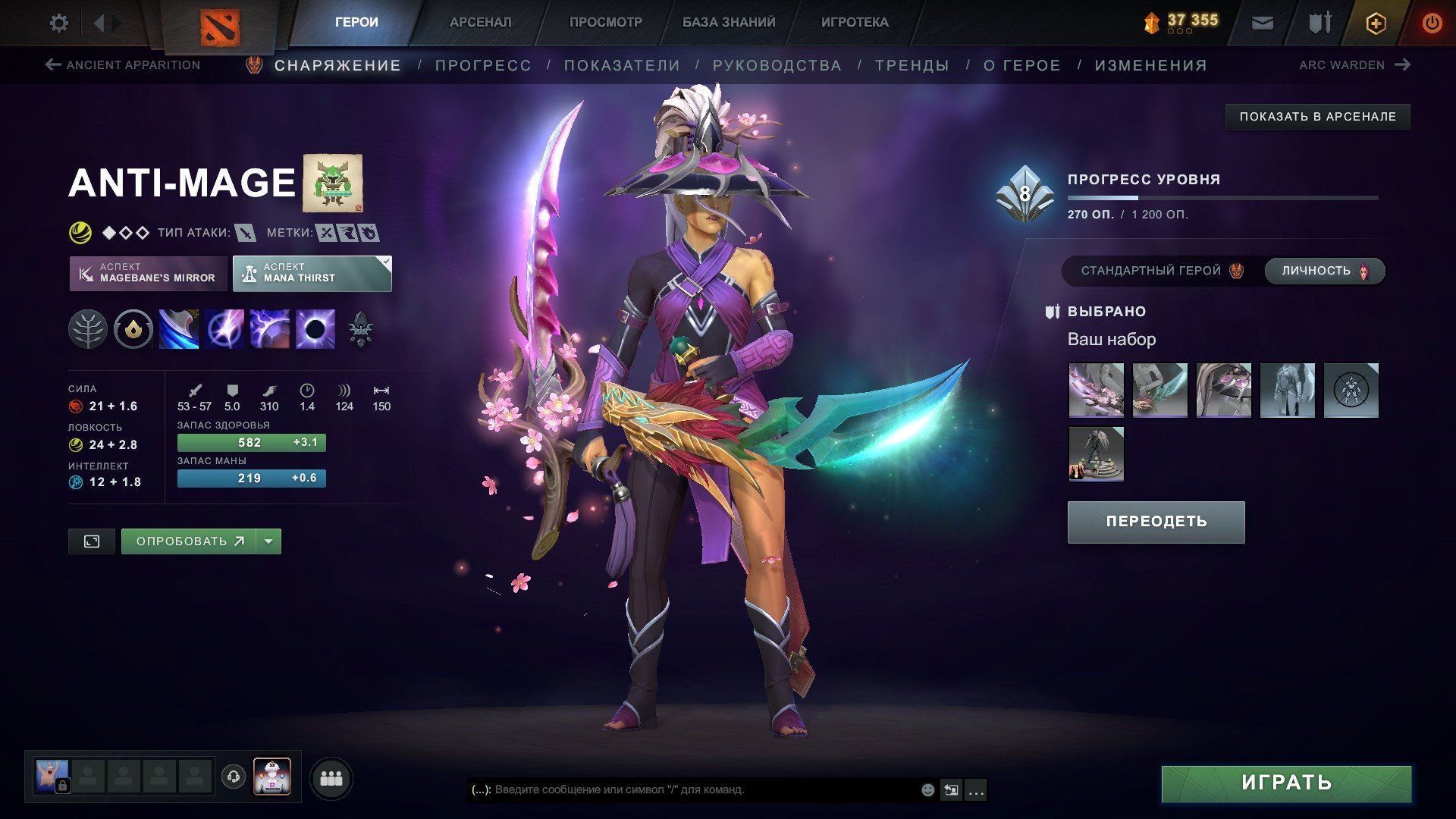1456x819 pixels.
Task: Open the Игротека tab
Action: 854,23
